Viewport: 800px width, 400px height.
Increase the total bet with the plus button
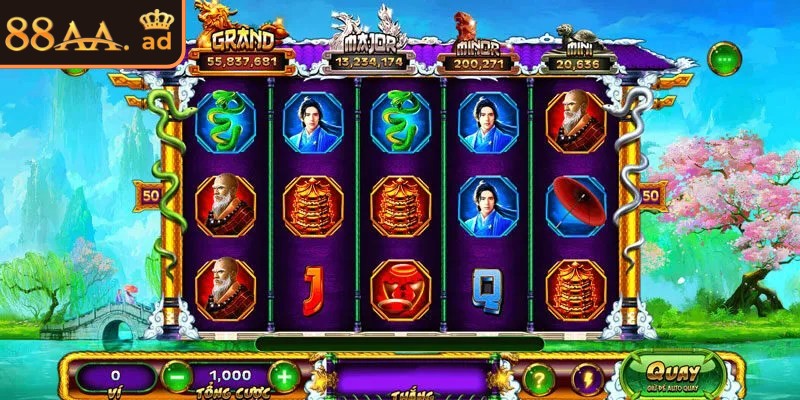284,378
